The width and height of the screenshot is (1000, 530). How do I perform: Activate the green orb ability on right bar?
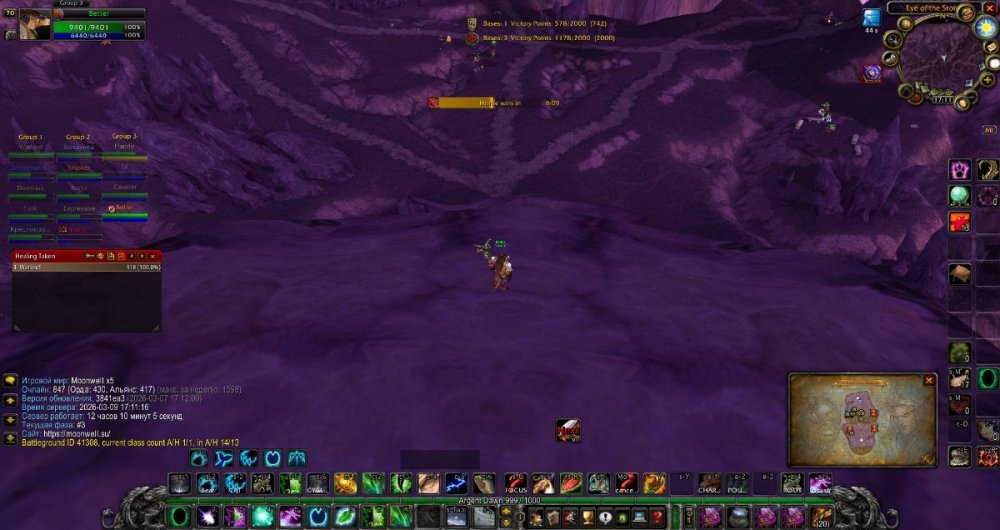[x=960, y=195]
